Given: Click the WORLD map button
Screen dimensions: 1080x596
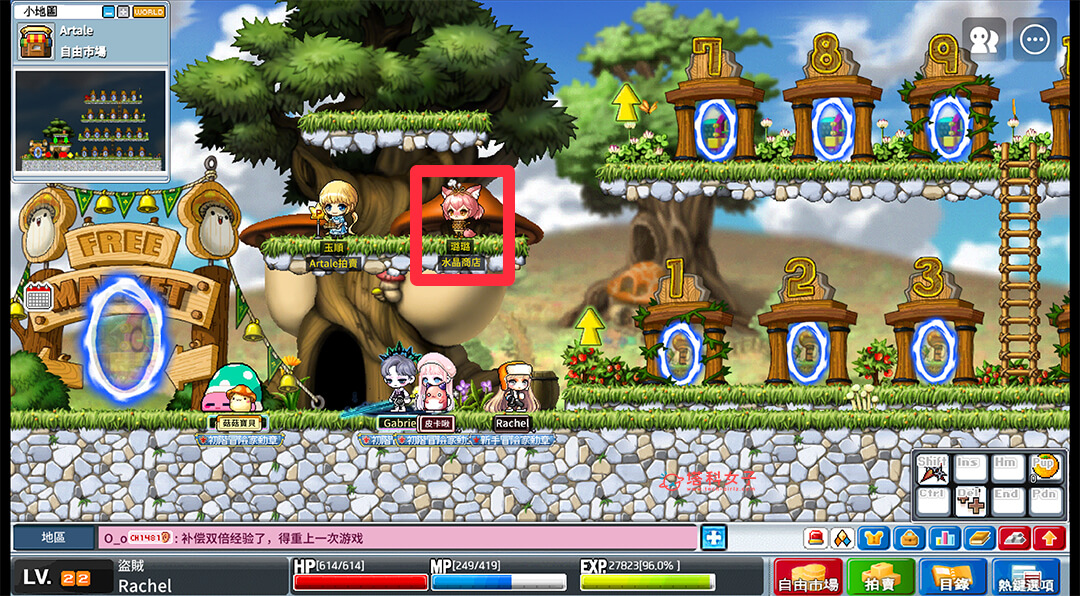Looking at the screenshot, I should click(149, 12).
